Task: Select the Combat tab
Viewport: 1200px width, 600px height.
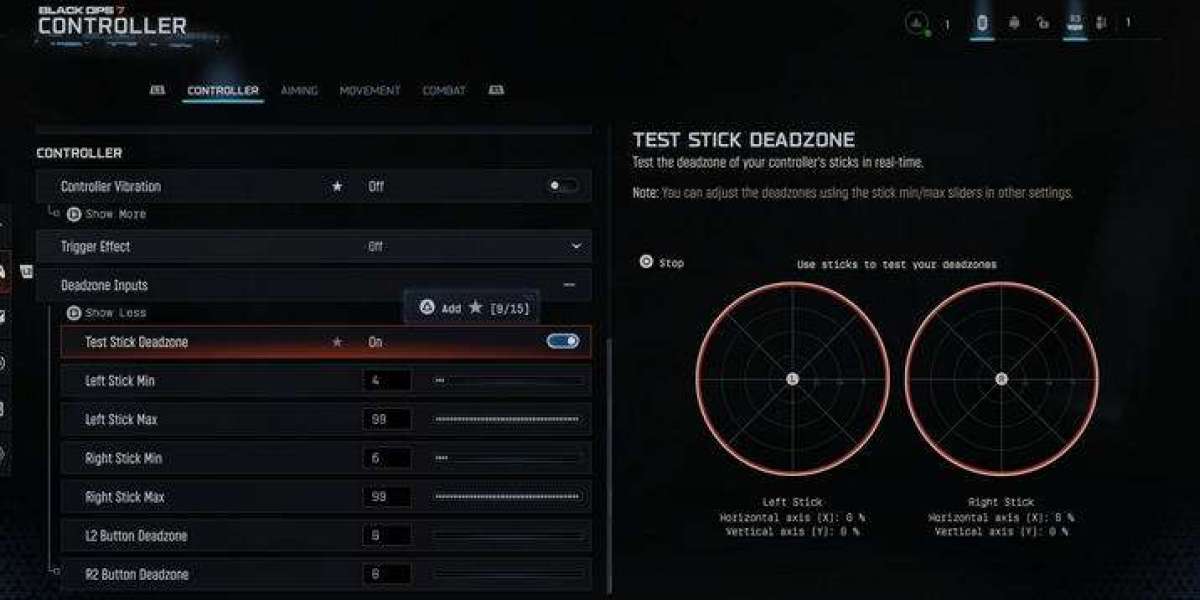Action: click(x=443, y=91)
